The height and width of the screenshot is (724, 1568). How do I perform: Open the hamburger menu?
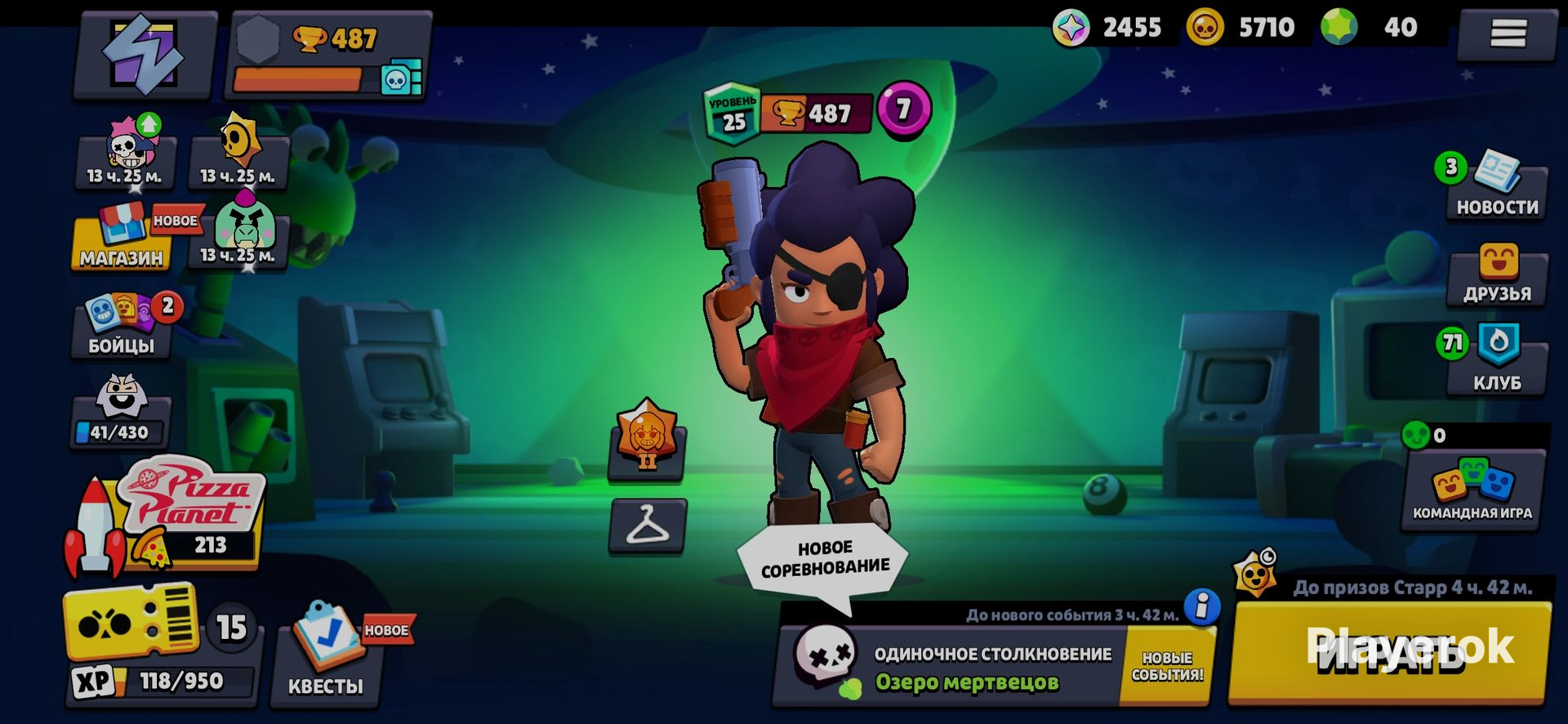pos(1508,34)
